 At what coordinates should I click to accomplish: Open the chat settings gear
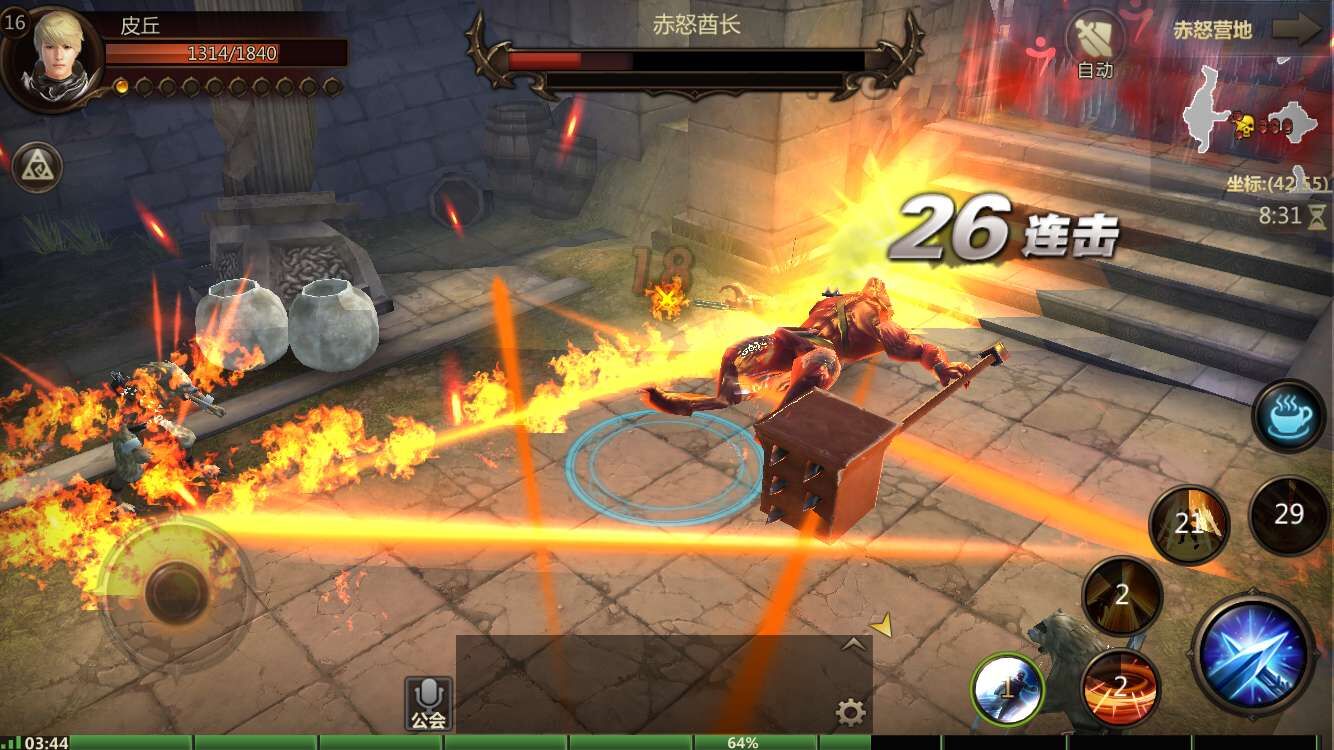coord(850,712)
